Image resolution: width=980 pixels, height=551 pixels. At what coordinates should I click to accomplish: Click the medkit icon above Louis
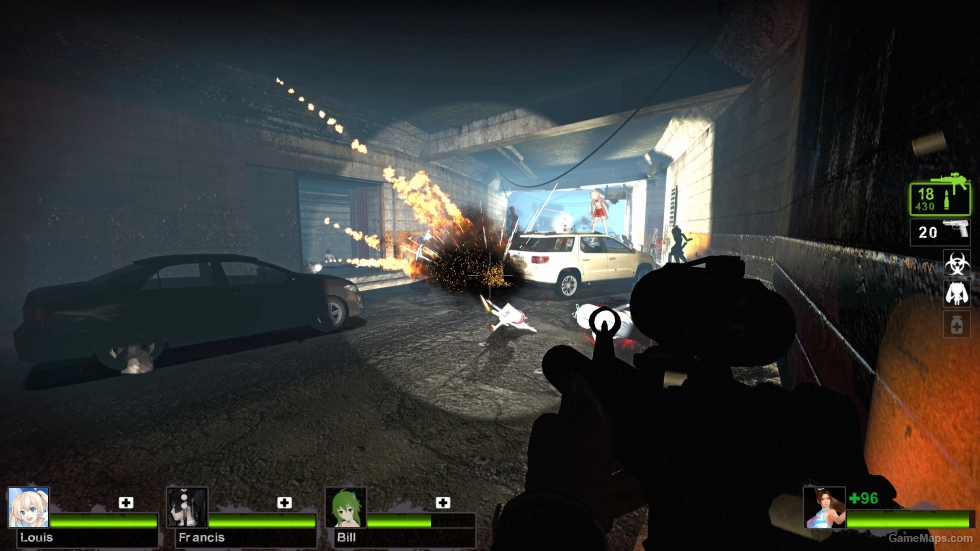(x=126, y=502)
